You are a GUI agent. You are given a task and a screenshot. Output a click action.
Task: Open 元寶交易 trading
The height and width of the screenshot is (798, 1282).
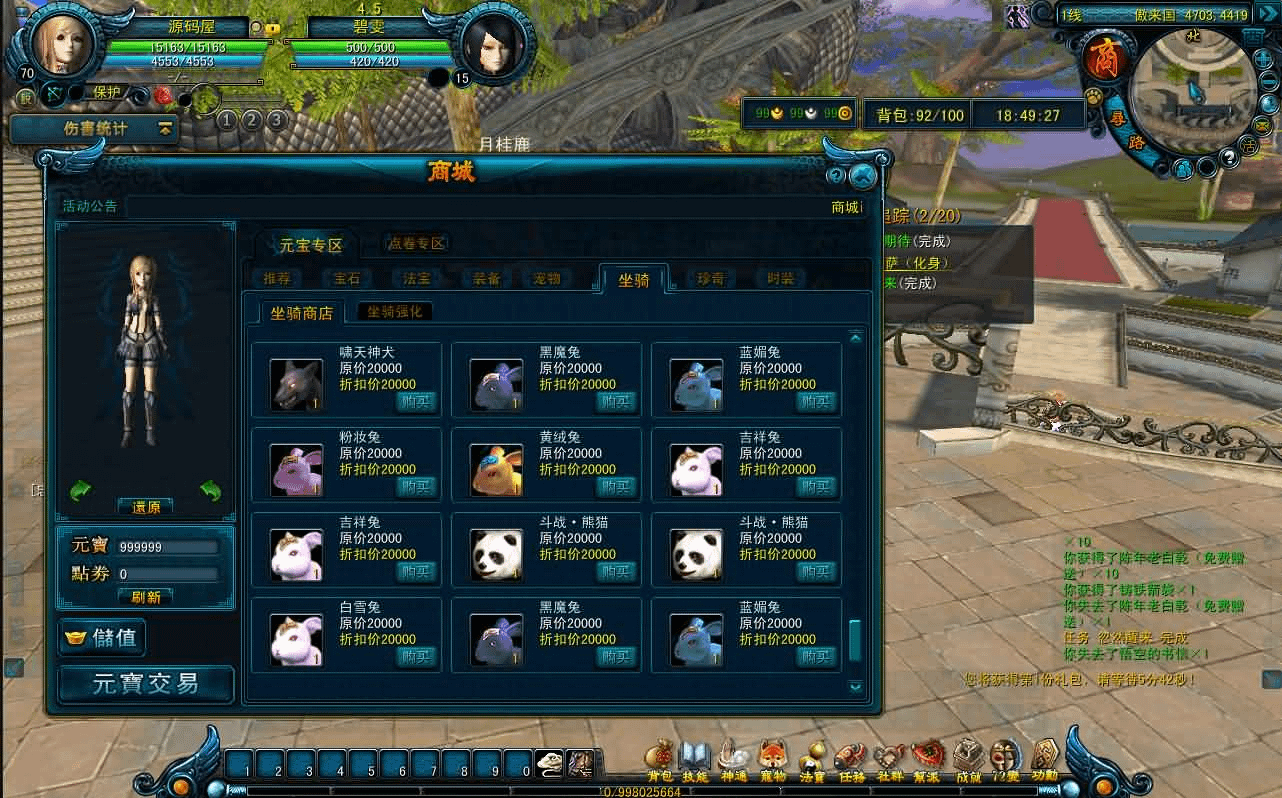[146, 684]
